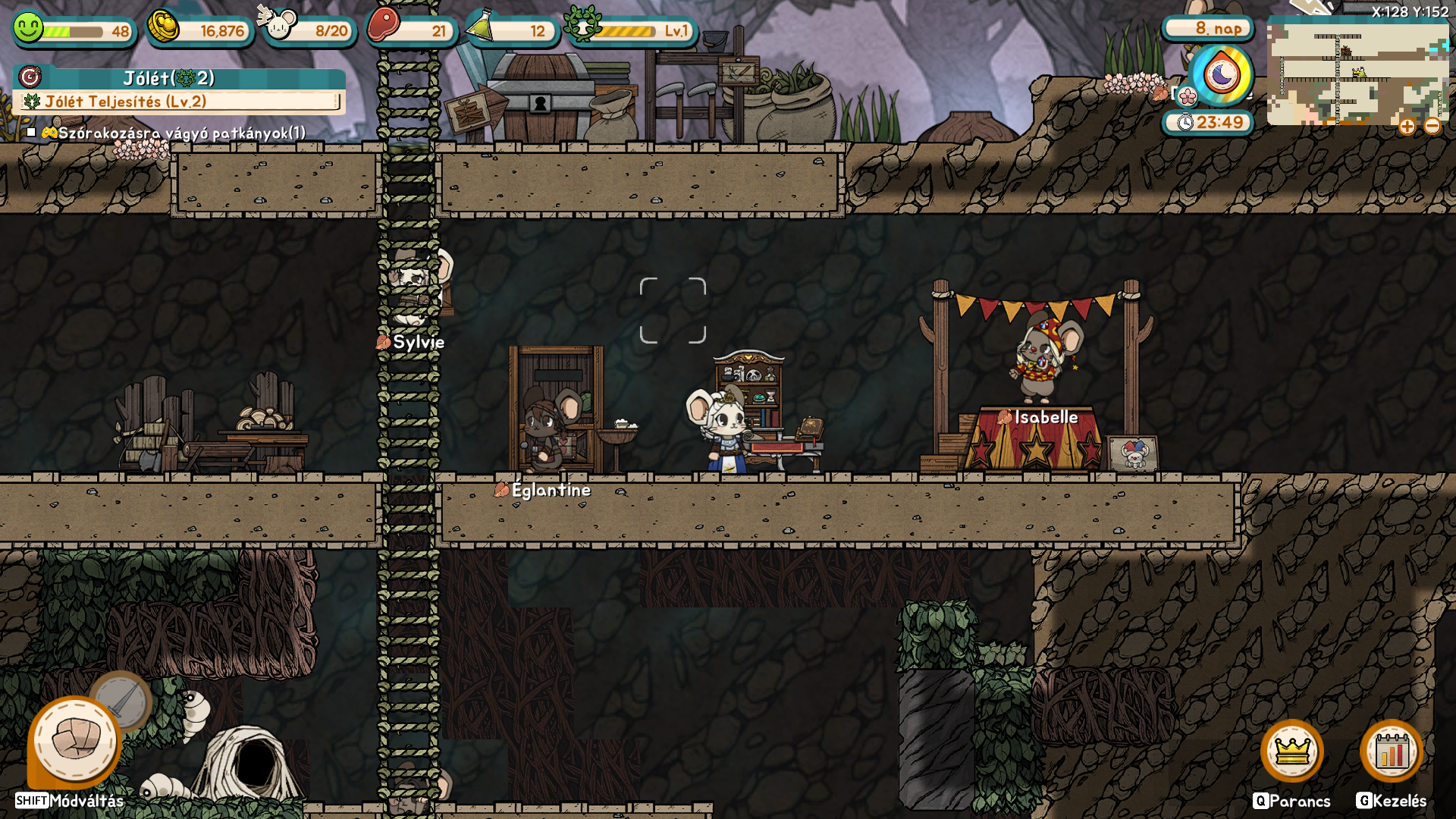1456x819 pixels.
Task: Open the rat population counter
Action: tap(279, 26)
